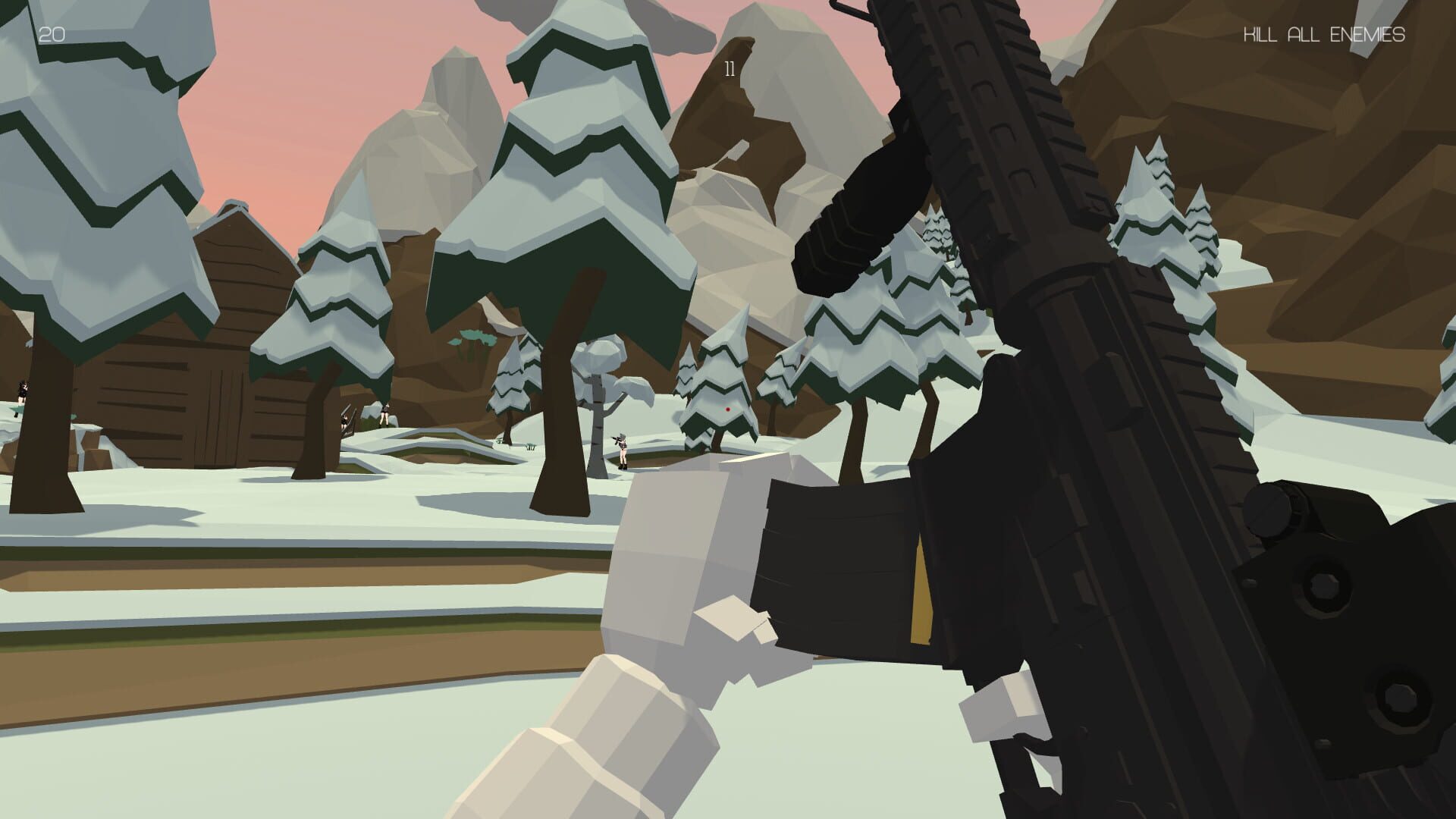Click the enemy on the right rocky ledge
The width and height of the screenshot is (1456, 819).
click(387, 416)
